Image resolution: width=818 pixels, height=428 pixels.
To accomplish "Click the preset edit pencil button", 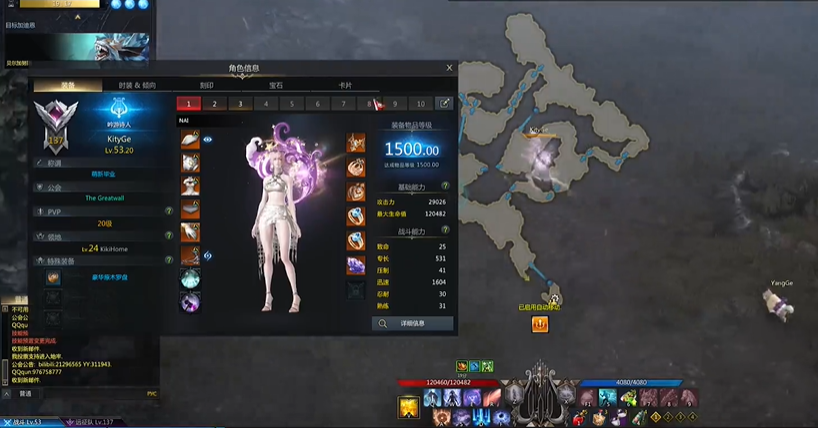I will [445, 103].
